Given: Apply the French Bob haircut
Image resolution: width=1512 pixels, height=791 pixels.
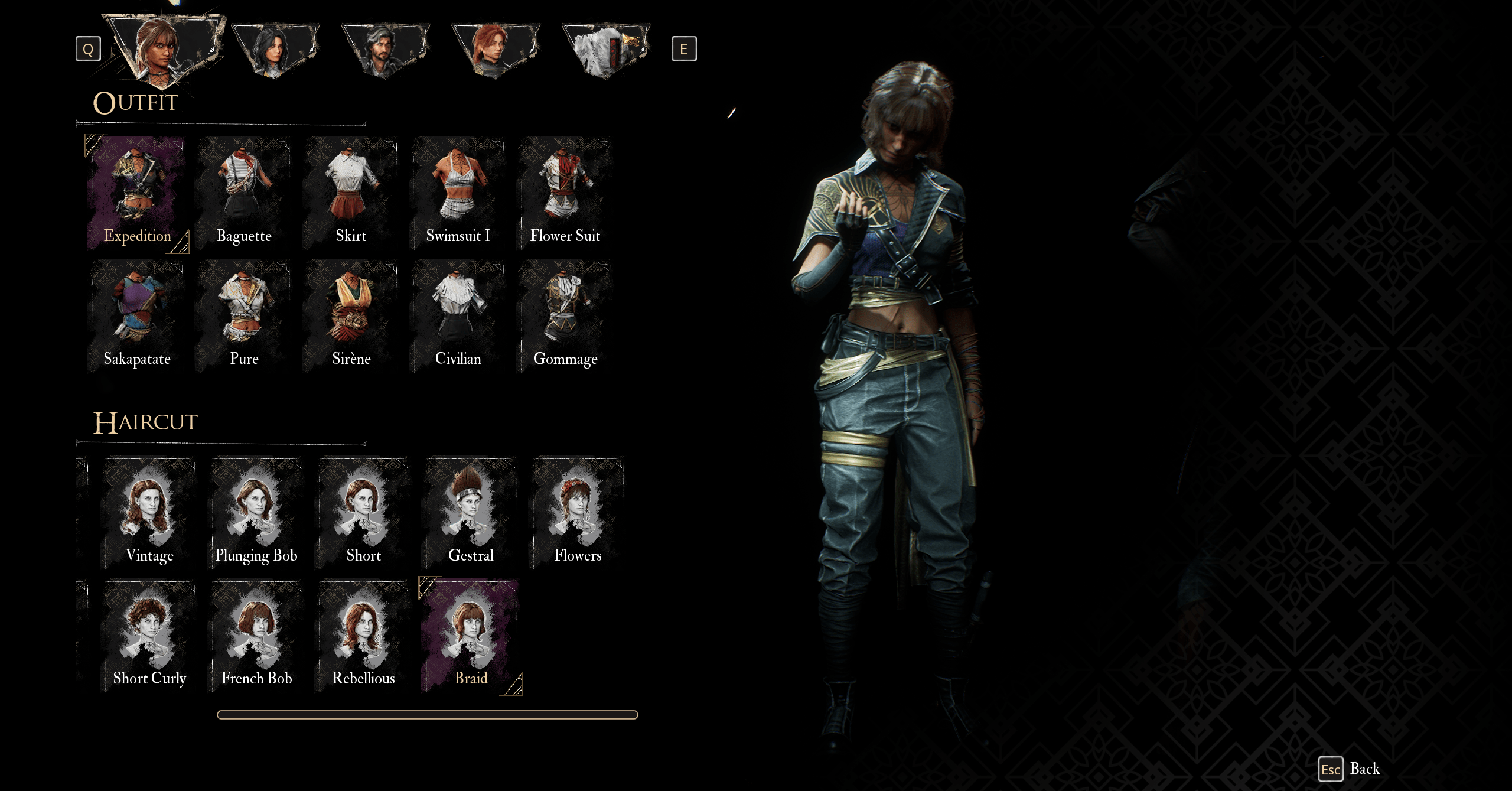Looking at the screenshot, I should pos(256,636).
